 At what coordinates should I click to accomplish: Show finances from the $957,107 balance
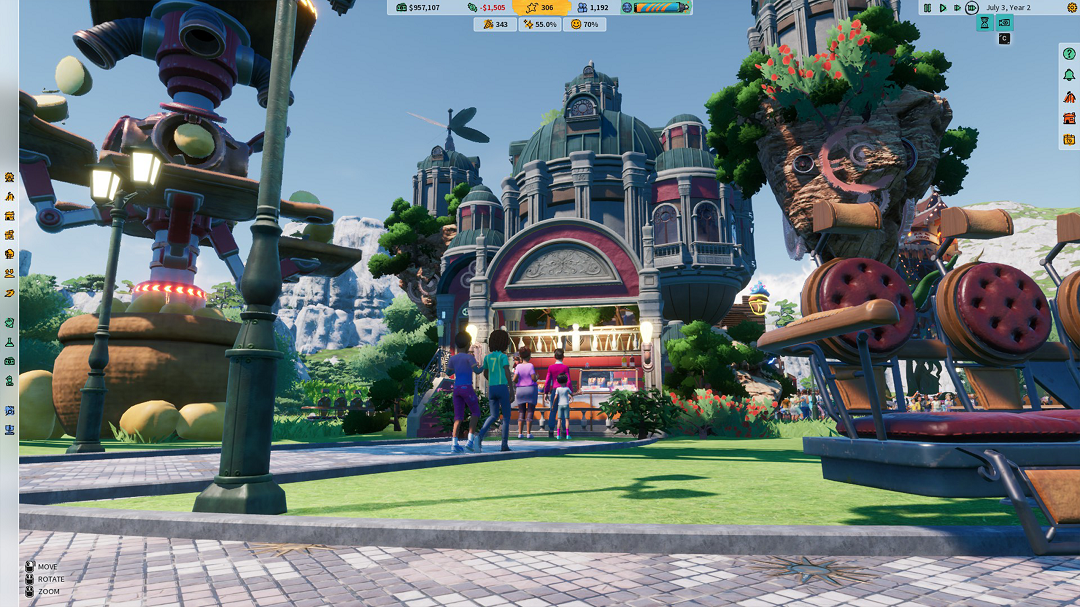[x=418, y=8]
